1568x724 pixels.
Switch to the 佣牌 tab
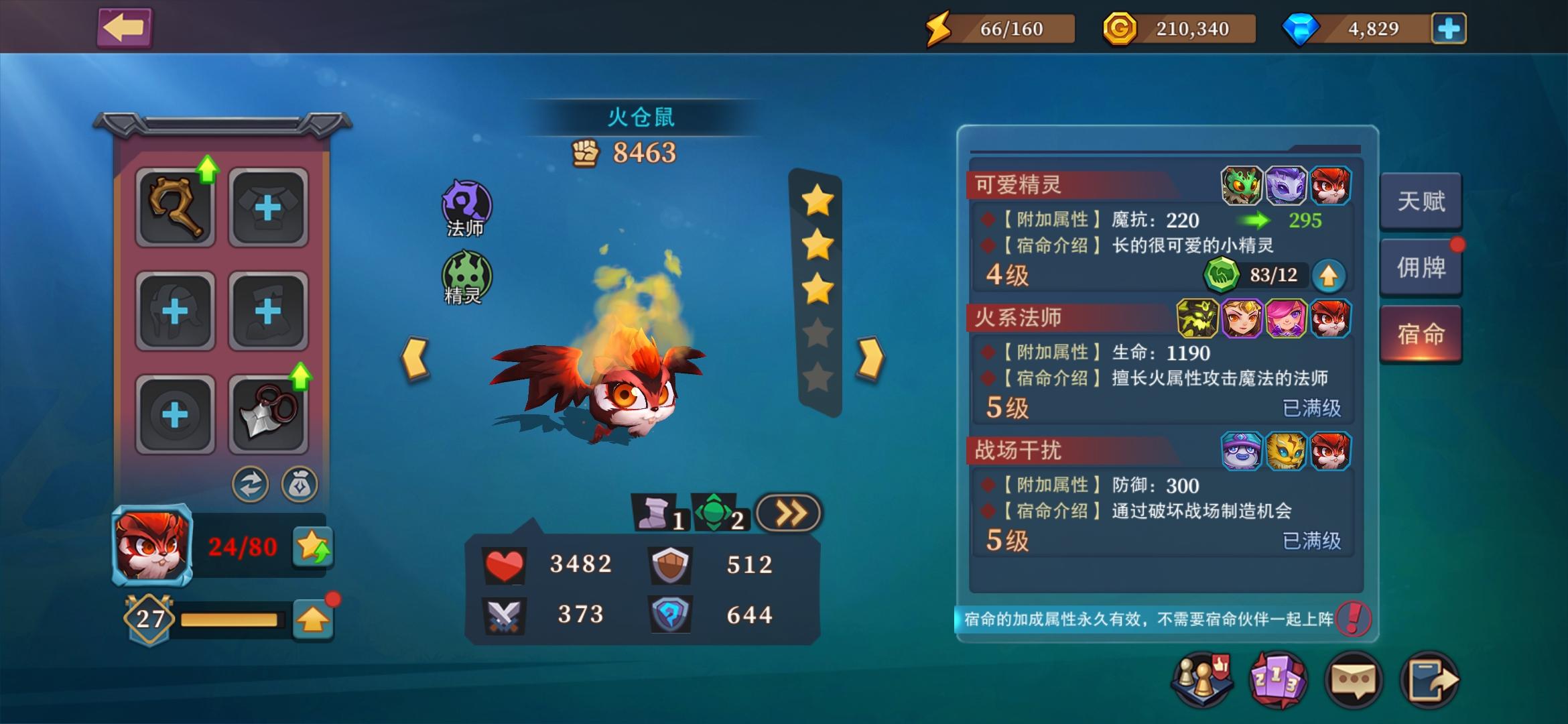1421,268
